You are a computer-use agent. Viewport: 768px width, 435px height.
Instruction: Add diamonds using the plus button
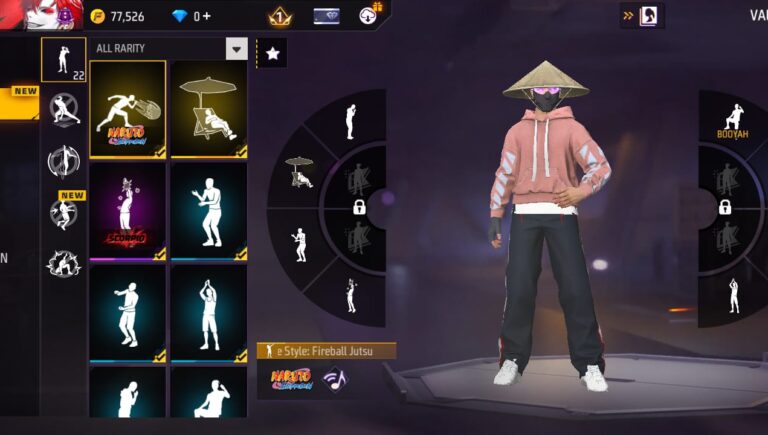click(x=206, y=16)
